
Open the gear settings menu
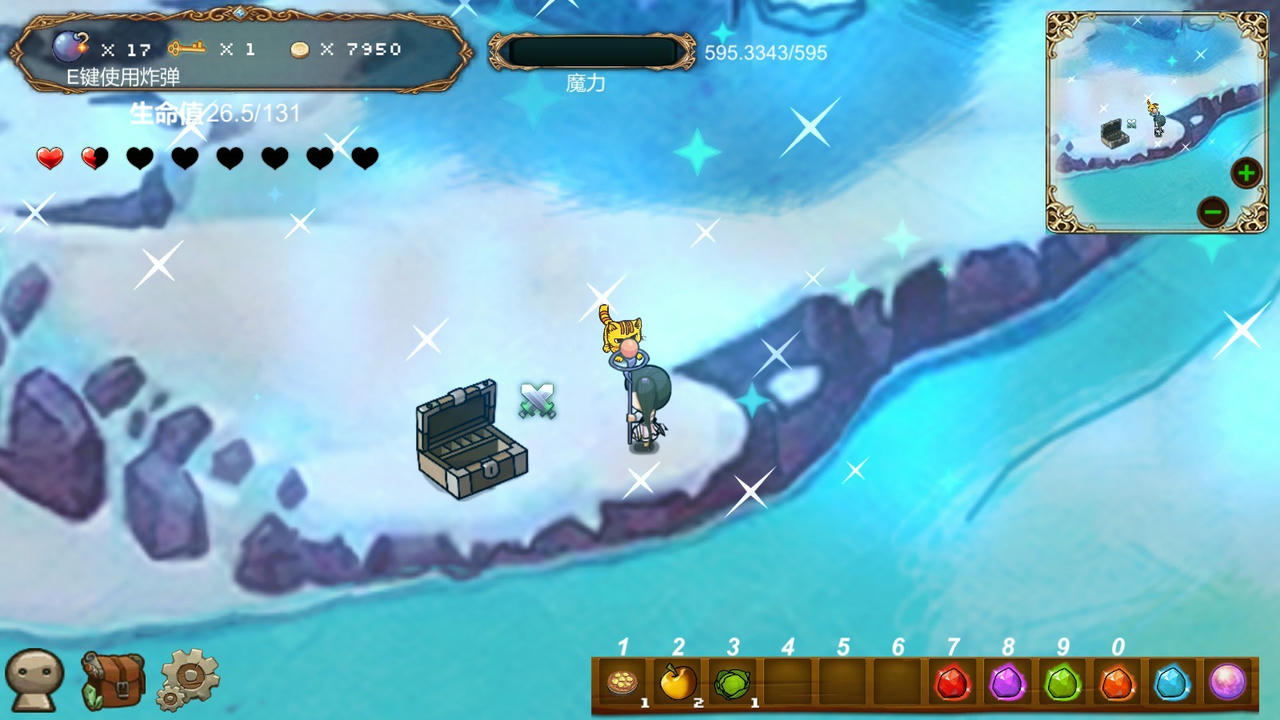(x=189, y=678)
